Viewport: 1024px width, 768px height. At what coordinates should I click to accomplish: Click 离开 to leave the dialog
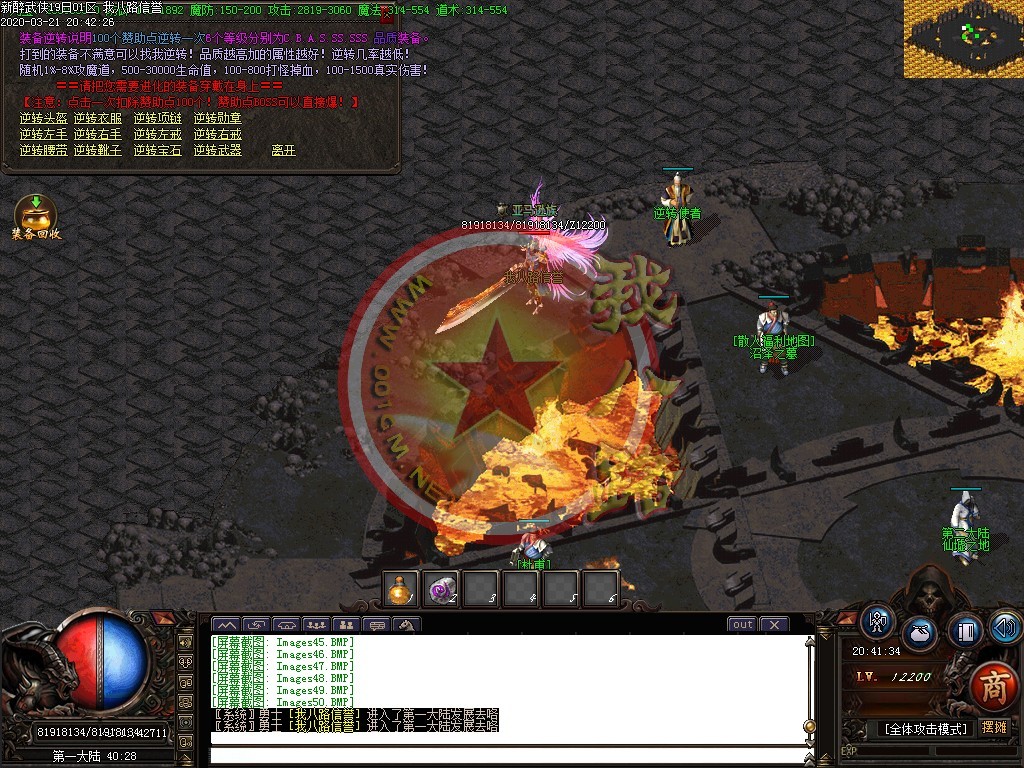tap(284, 150)
